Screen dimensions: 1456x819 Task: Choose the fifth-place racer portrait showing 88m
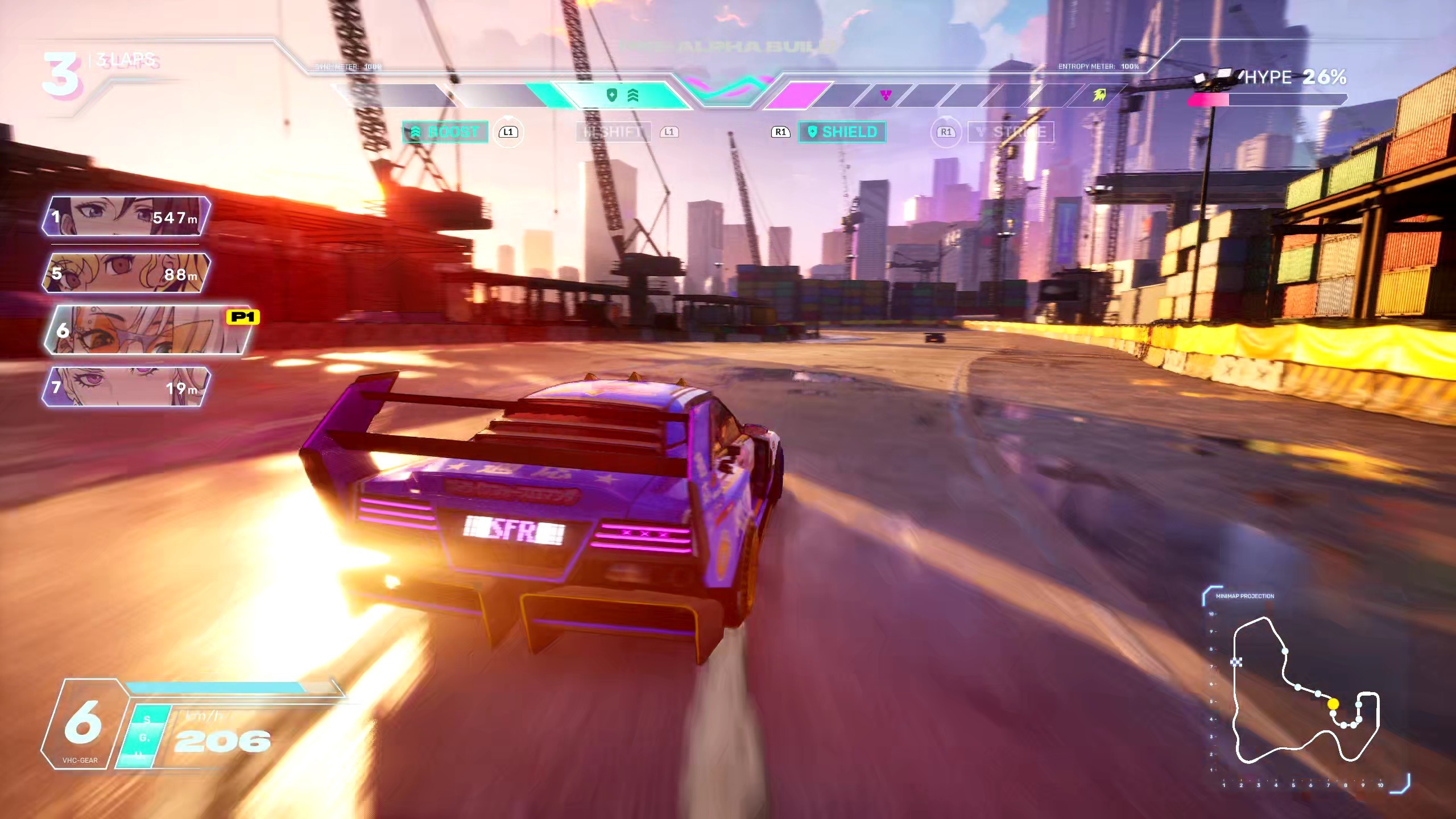point(126,273)
